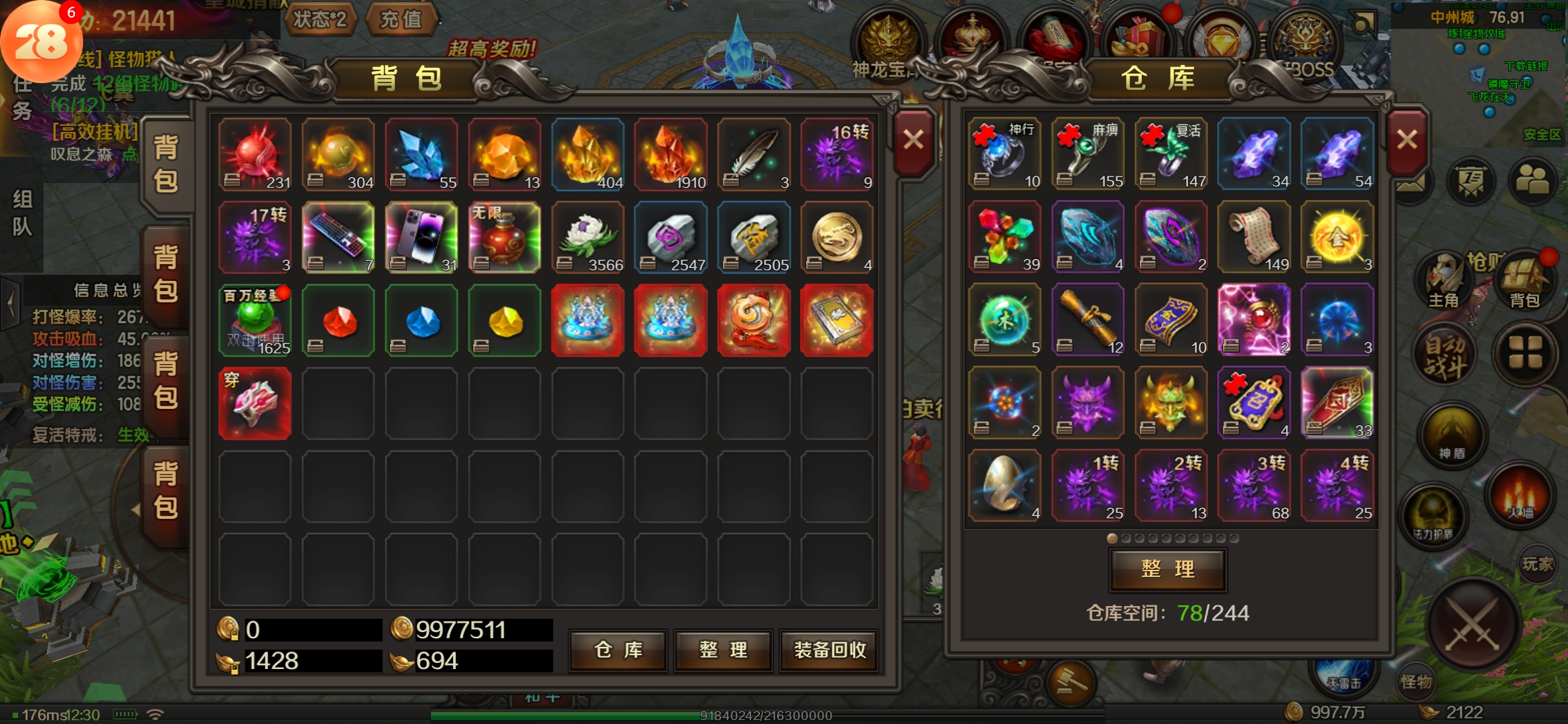Pick the white lotus stack of 3566

point(588,237)
